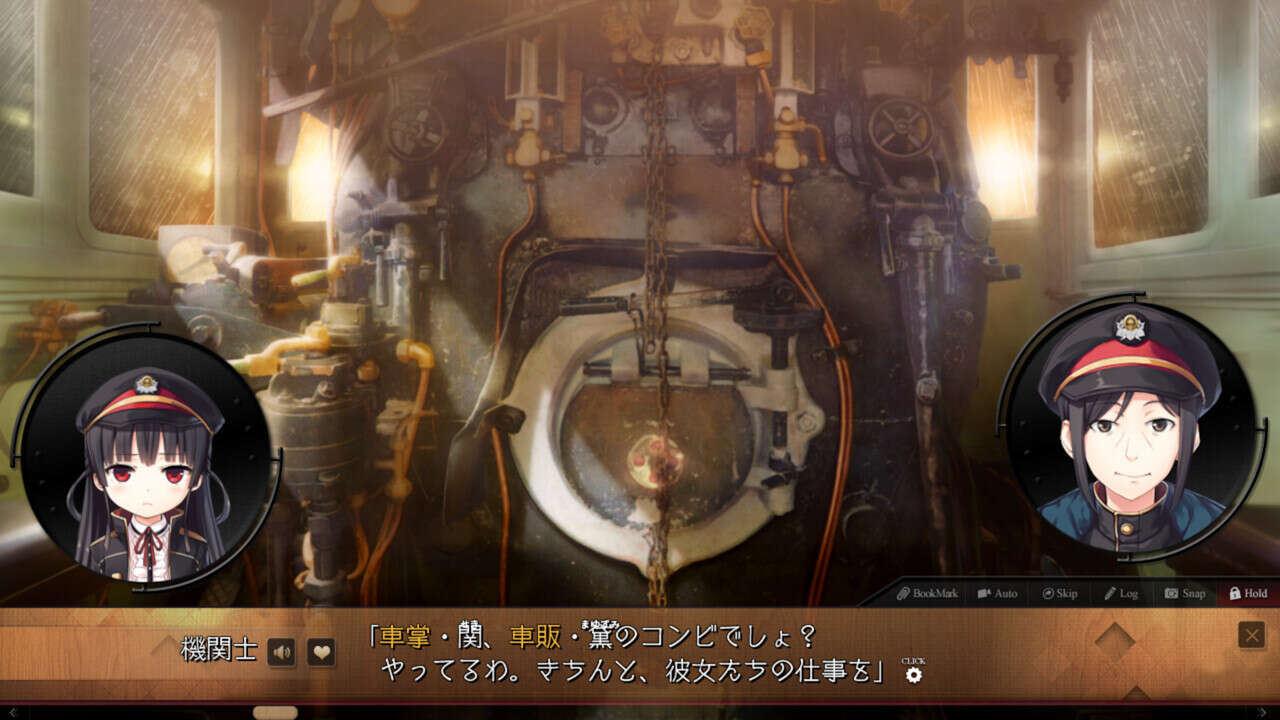Enable Auto text advance
1280x720 pixels.
[x=997, y=593]
